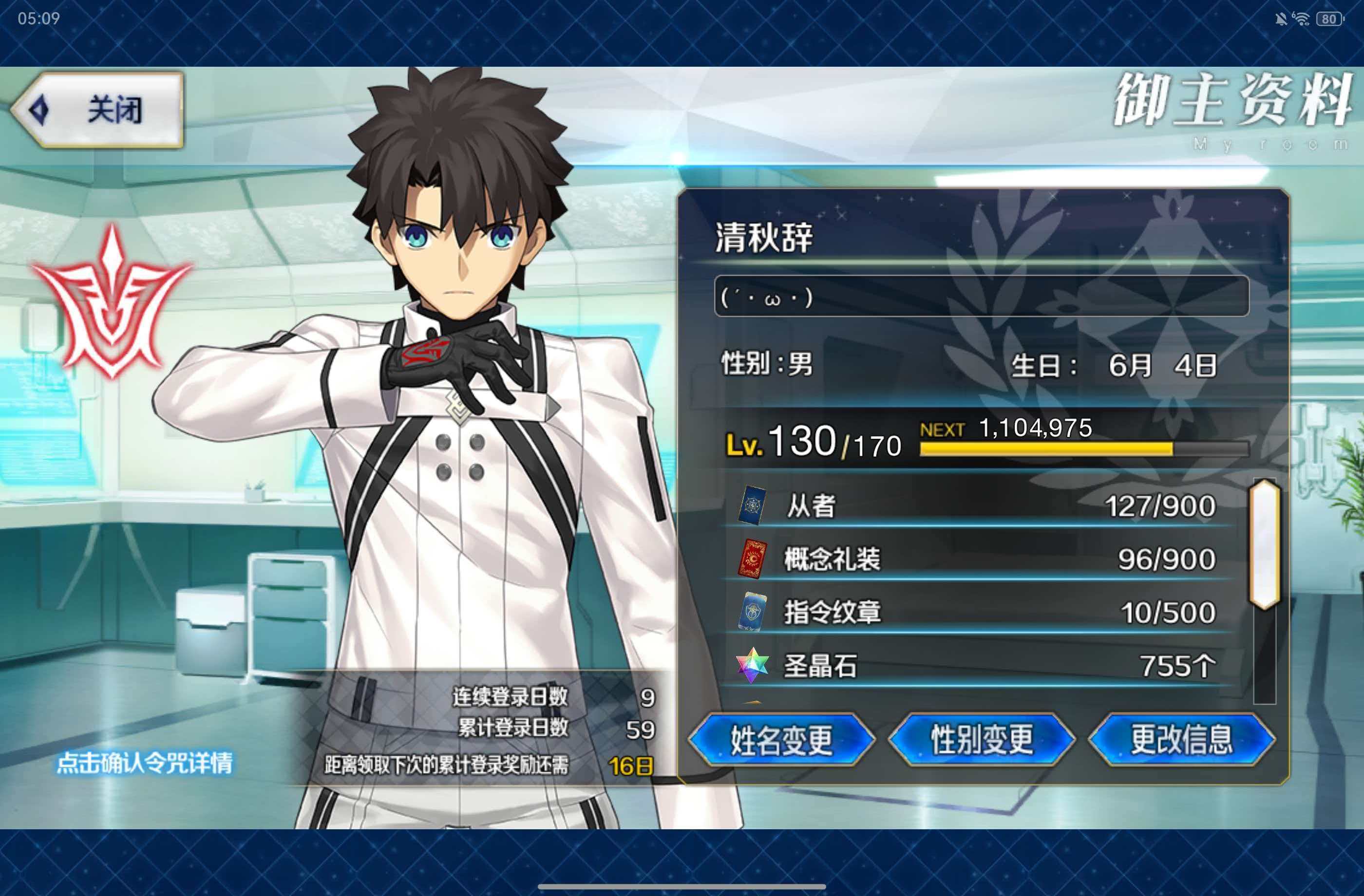Open the 姓名变更 name change dialog
Image resolution: width=1364 pixels, height=896 pixels.
781,740
